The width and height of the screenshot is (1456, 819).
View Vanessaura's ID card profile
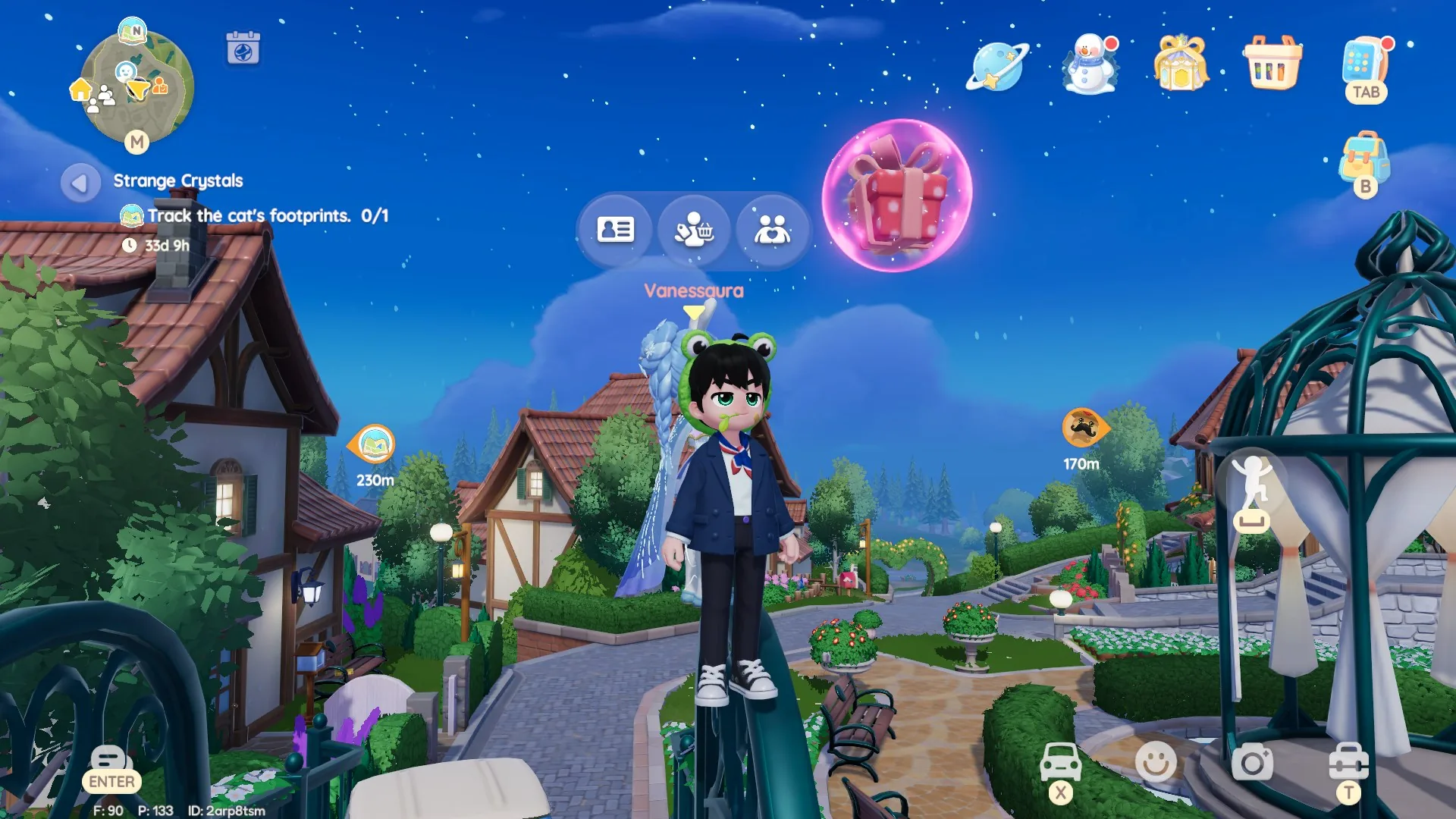[x=614, y=229]
